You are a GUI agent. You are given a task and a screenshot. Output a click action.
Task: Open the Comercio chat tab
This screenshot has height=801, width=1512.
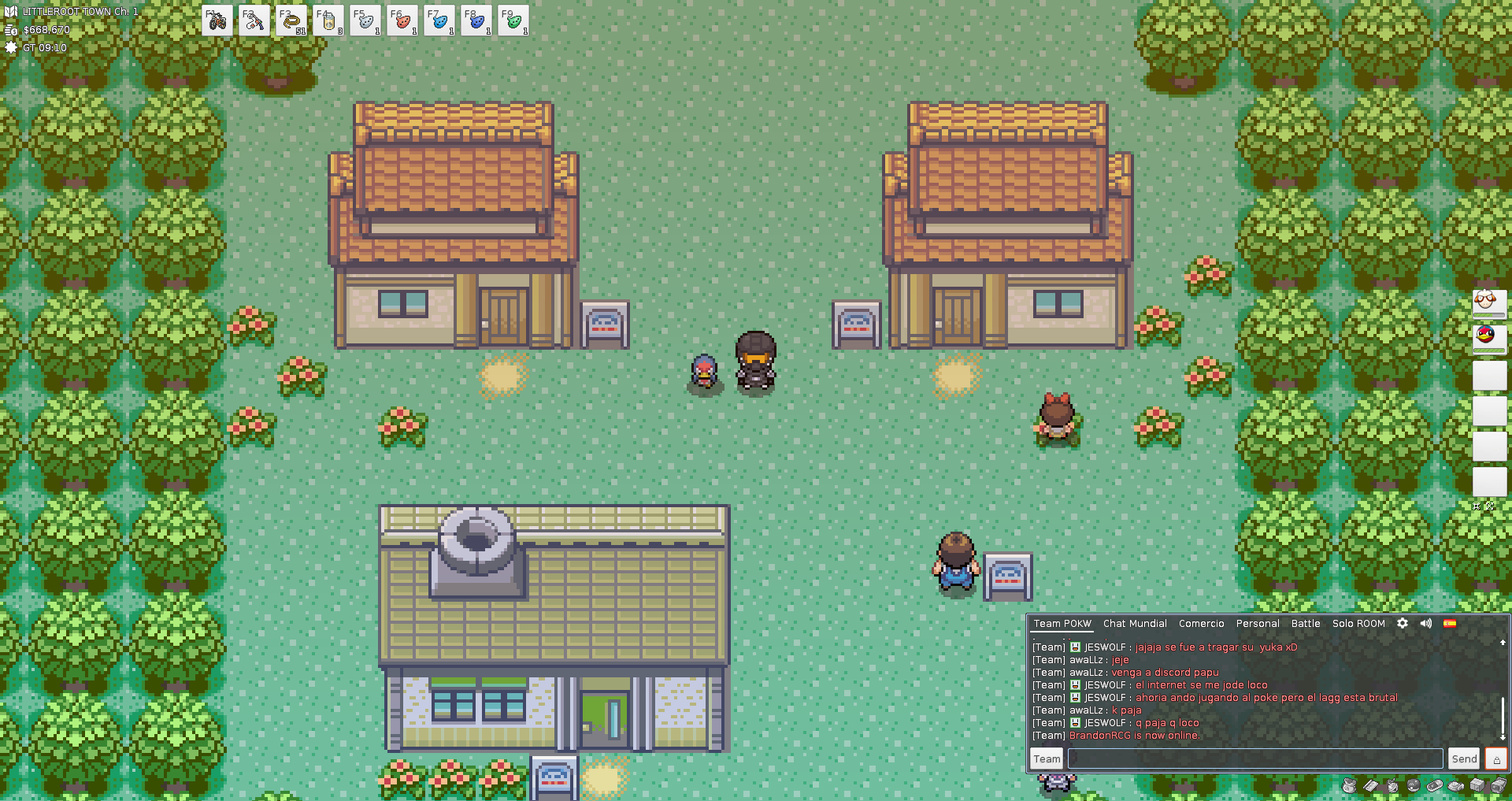(x=1201, y=623)
